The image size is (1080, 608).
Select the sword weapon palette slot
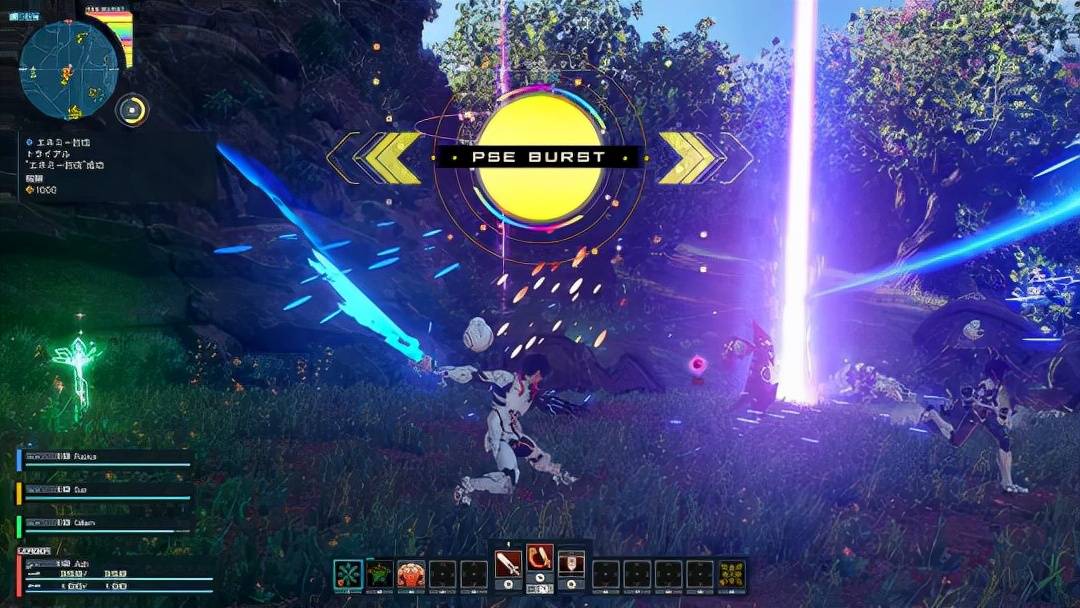[509, 563]
